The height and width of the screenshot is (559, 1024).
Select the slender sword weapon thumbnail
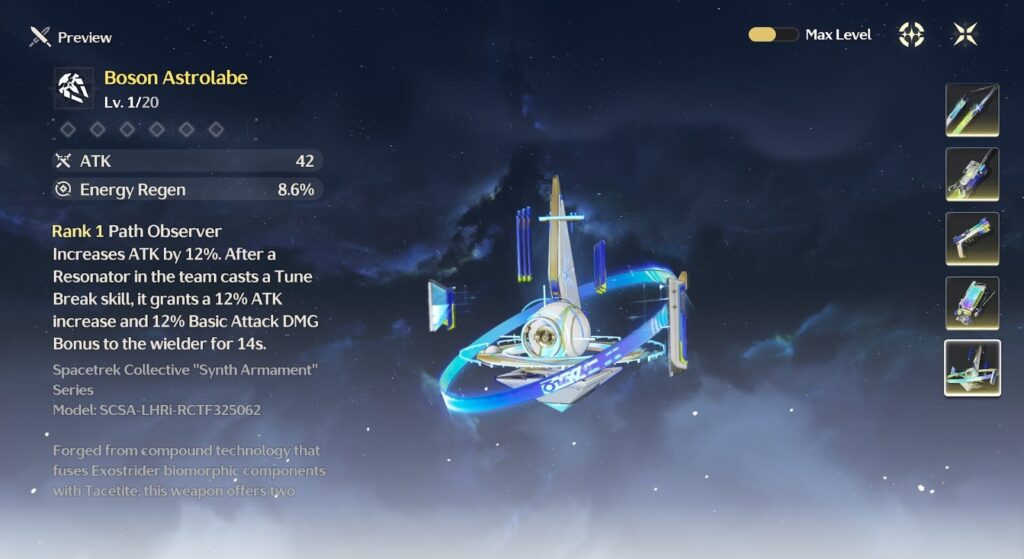[x=972, y=110]
